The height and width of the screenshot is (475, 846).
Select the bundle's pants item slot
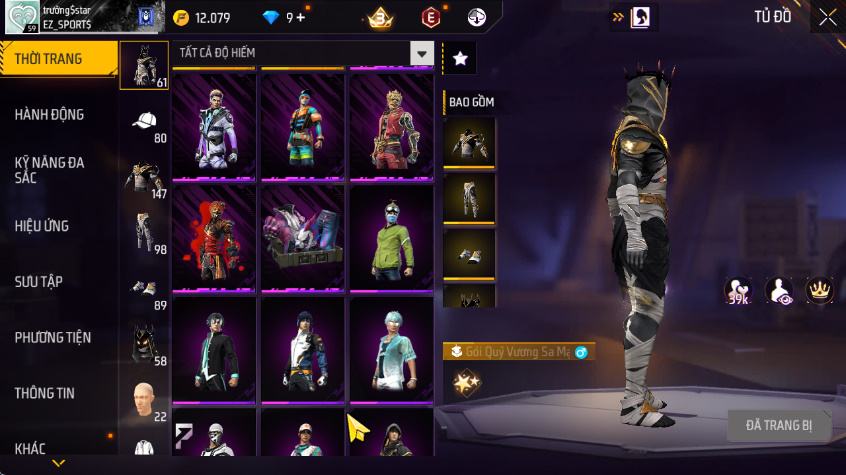point(469,199)
